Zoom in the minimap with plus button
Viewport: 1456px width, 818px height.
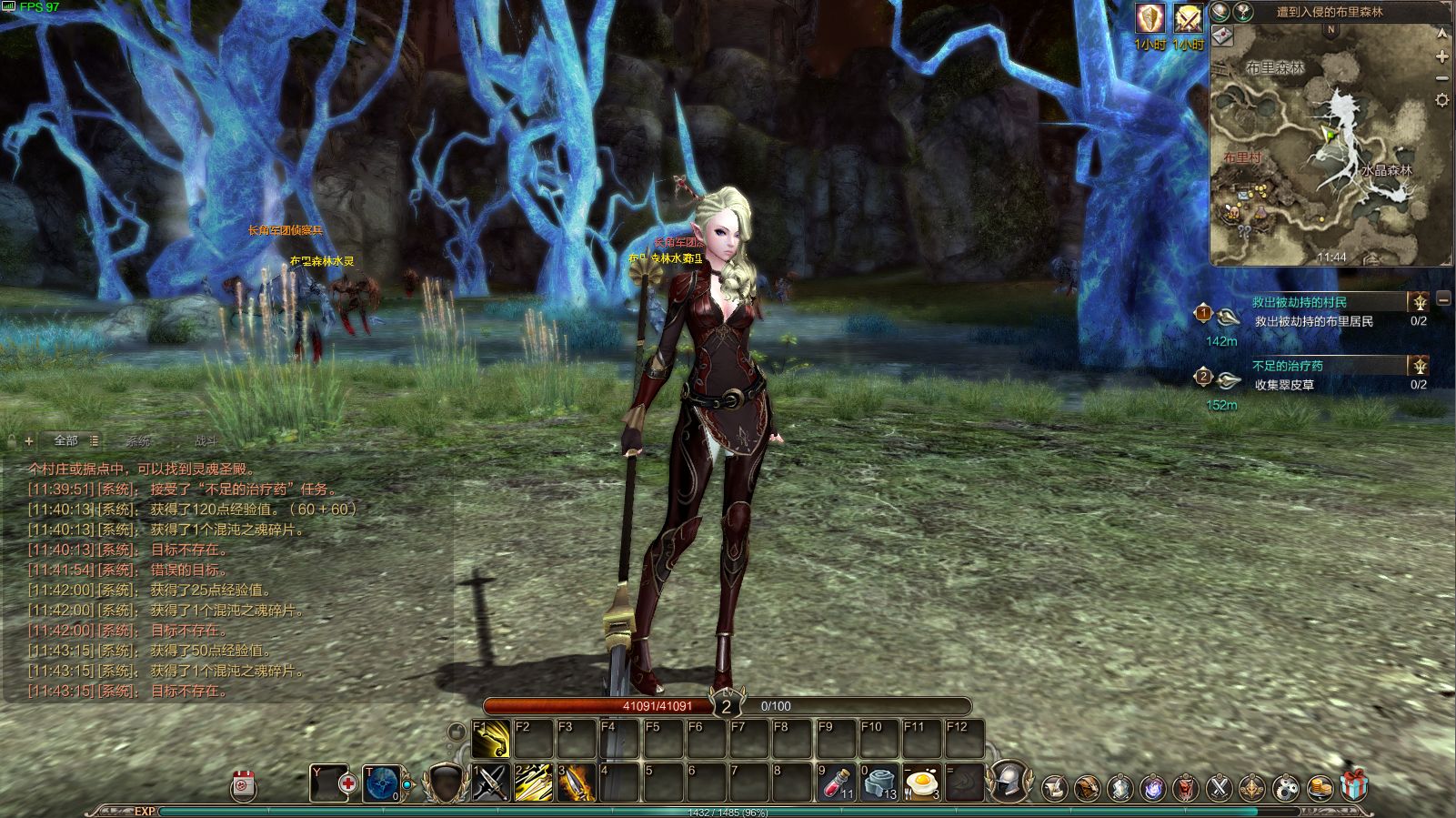click(1442, 57)
